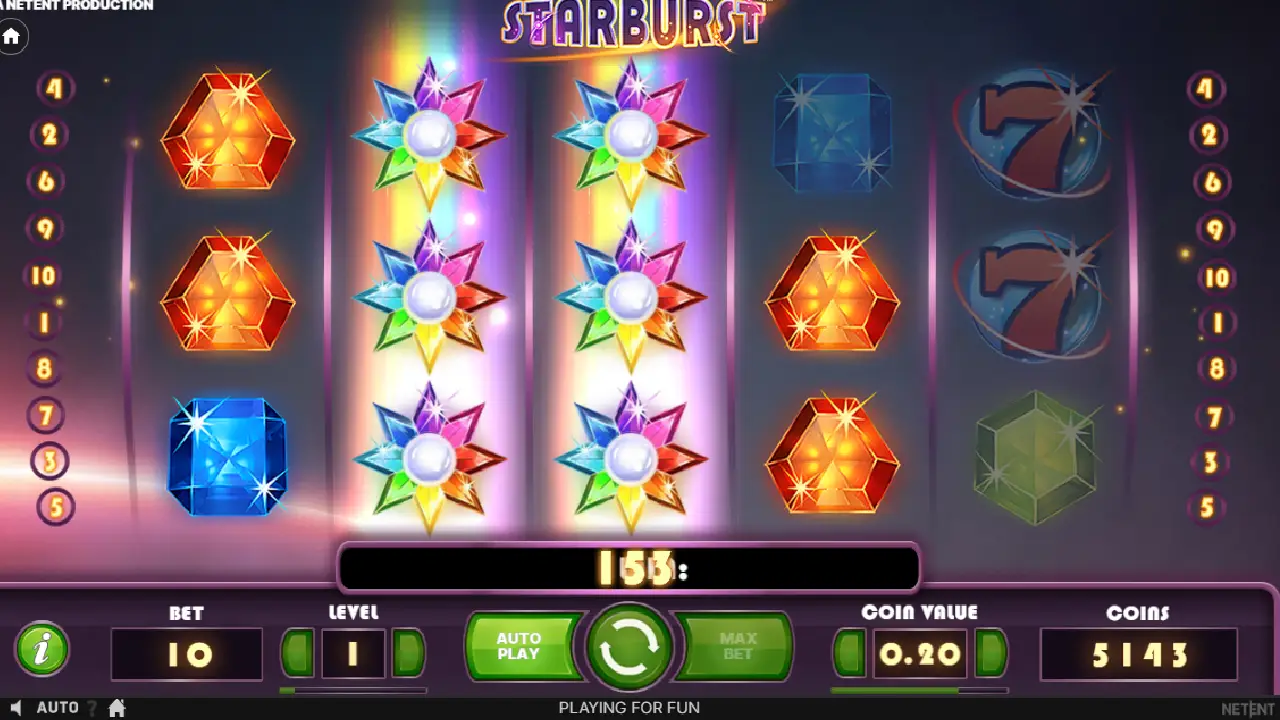The width and height of the screenshot is (1280, 720).
Task: Click the small home icon in the bottom bar
Action: point(117,708)
